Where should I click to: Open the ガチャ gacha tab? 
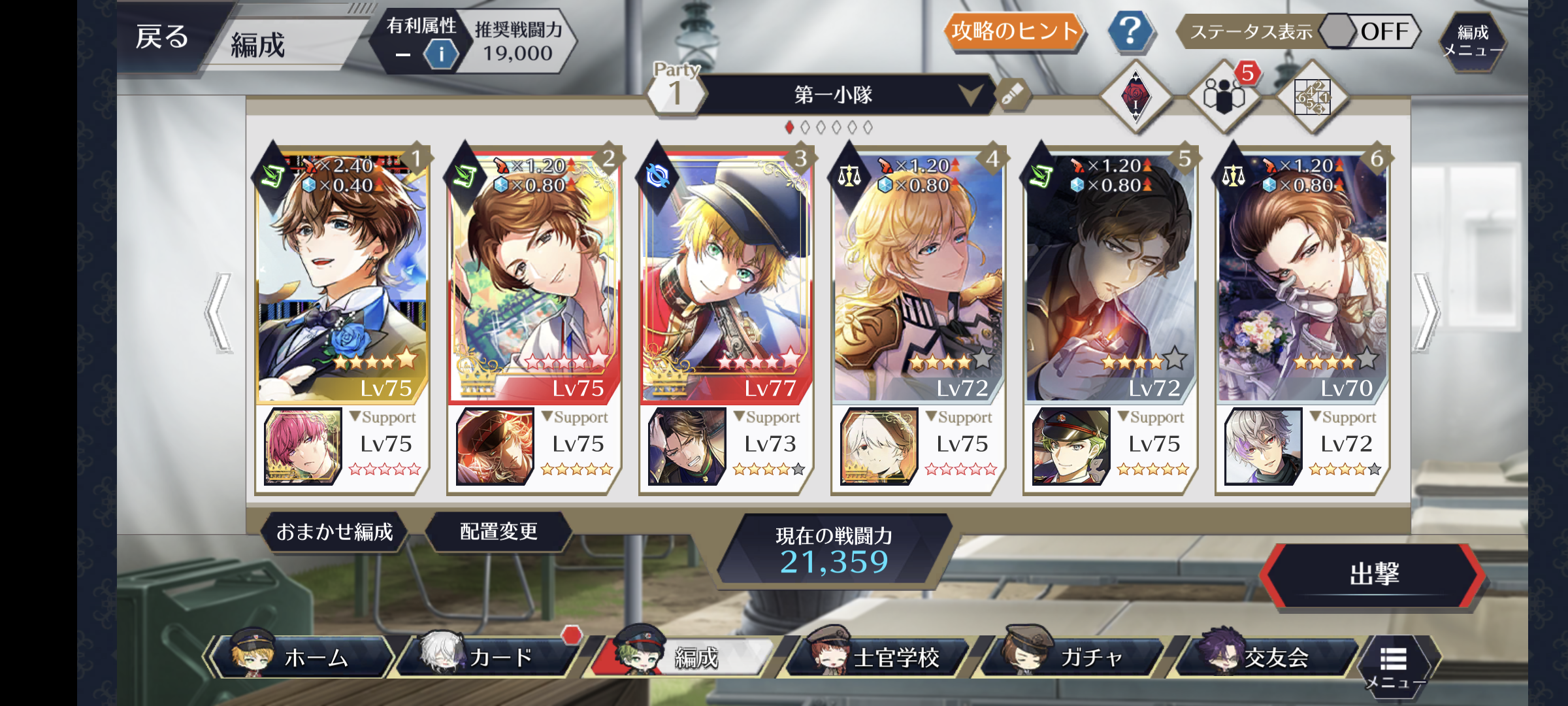pos(1075,657)
